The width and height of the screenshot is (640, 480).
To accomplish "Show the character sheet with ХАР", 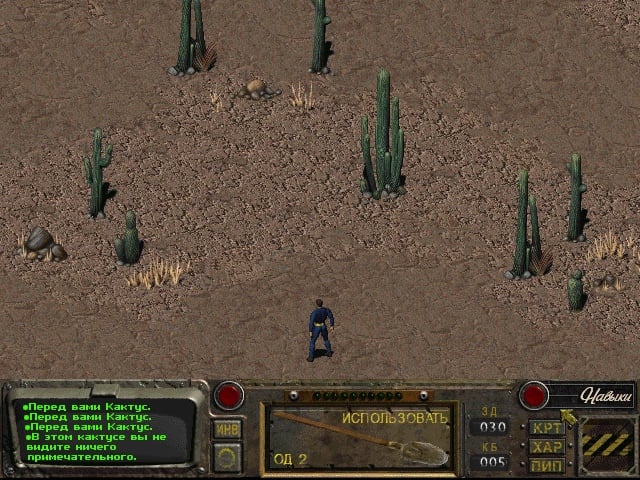I will pos(548,447).
